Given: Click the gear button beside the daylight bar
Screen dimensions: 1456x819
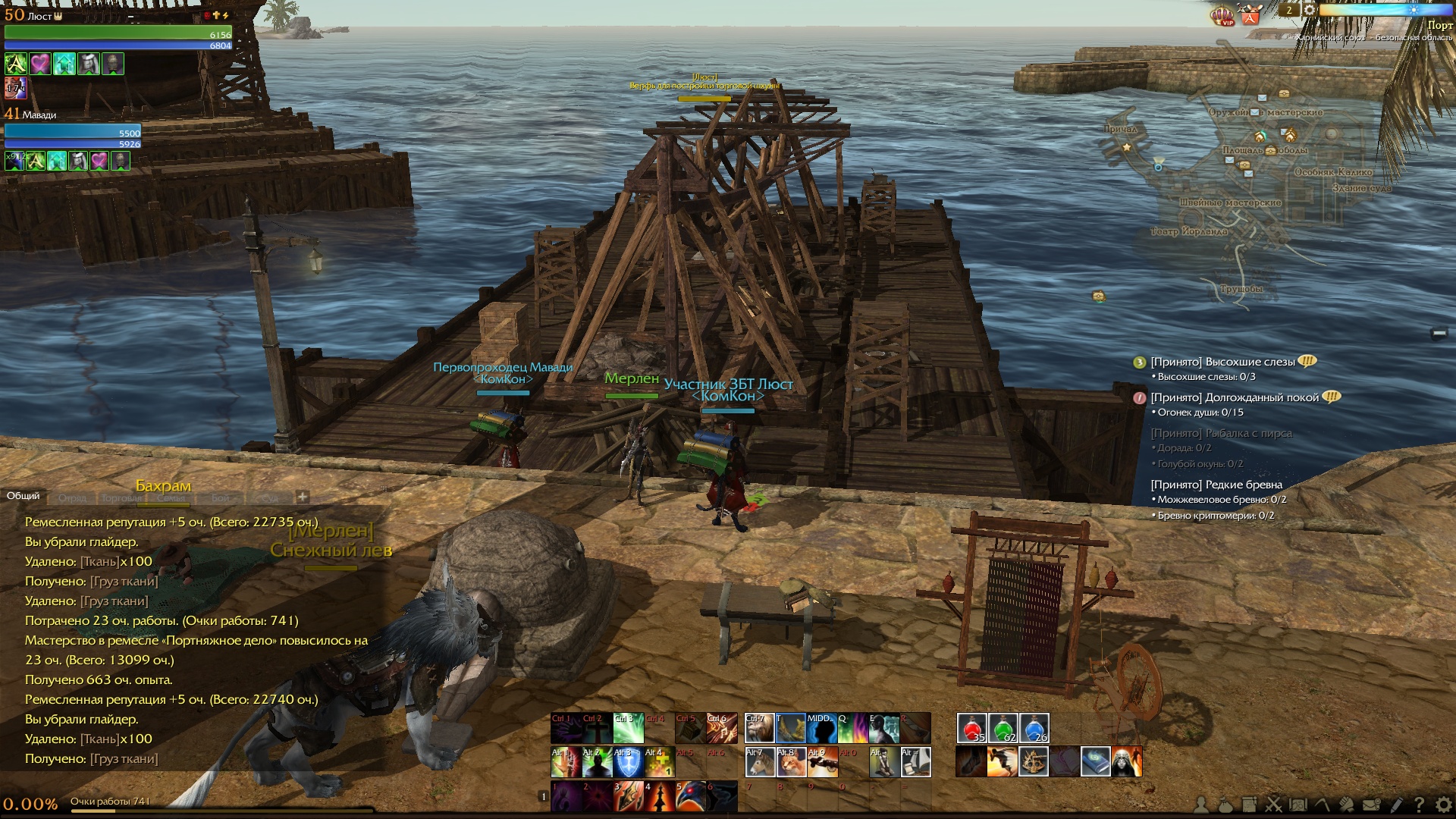Looking at the screenshot, I should [1309, 10].
